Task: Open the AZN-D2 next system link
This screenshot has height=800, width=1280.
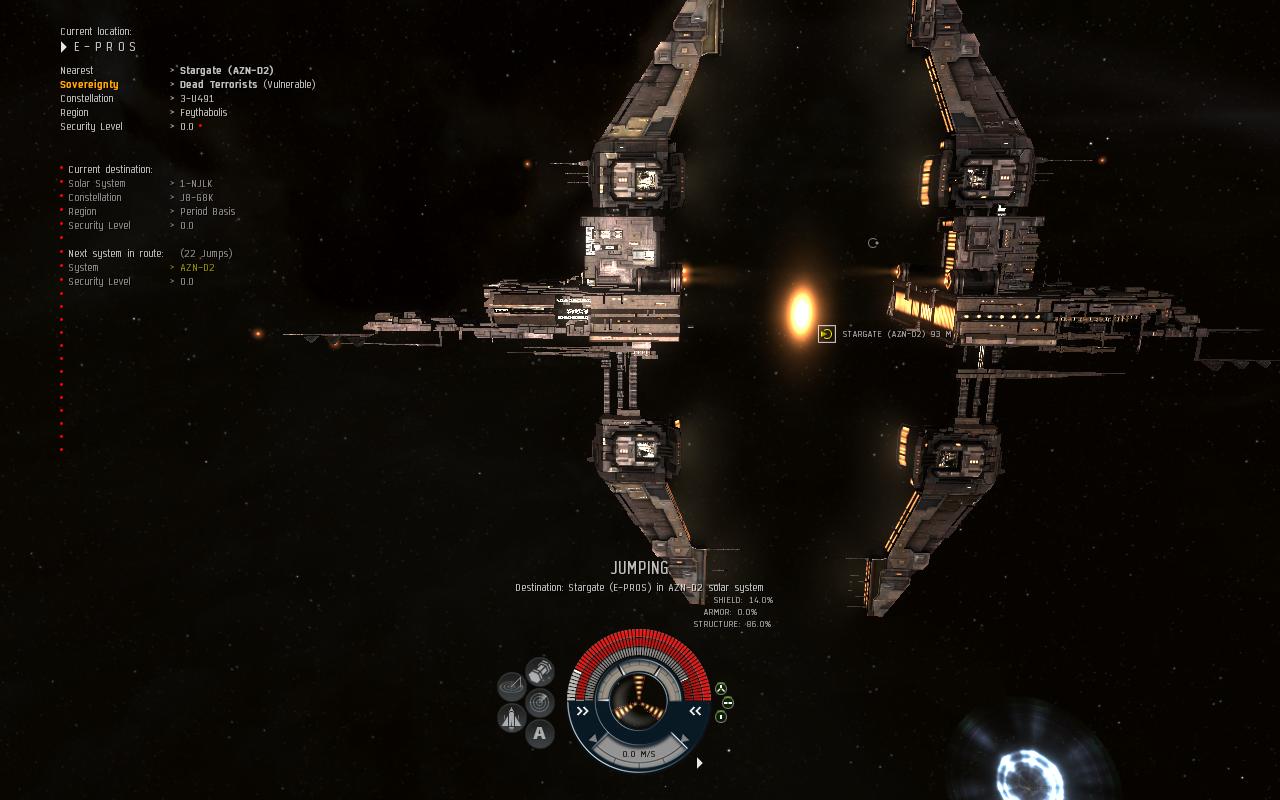Action: (197, 268)
